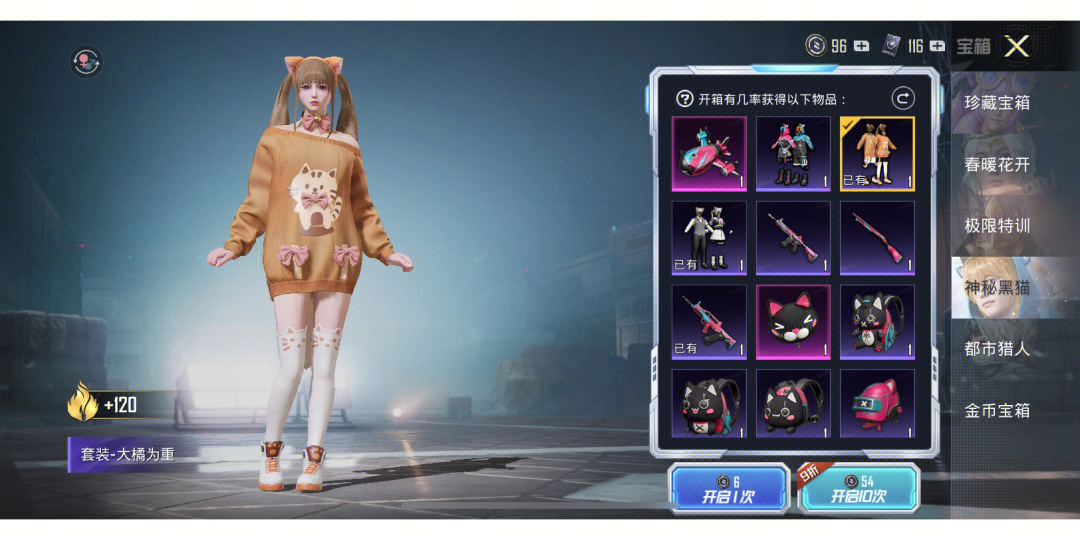Switch to the 都市猎人 crate tab

click(997, 349)
